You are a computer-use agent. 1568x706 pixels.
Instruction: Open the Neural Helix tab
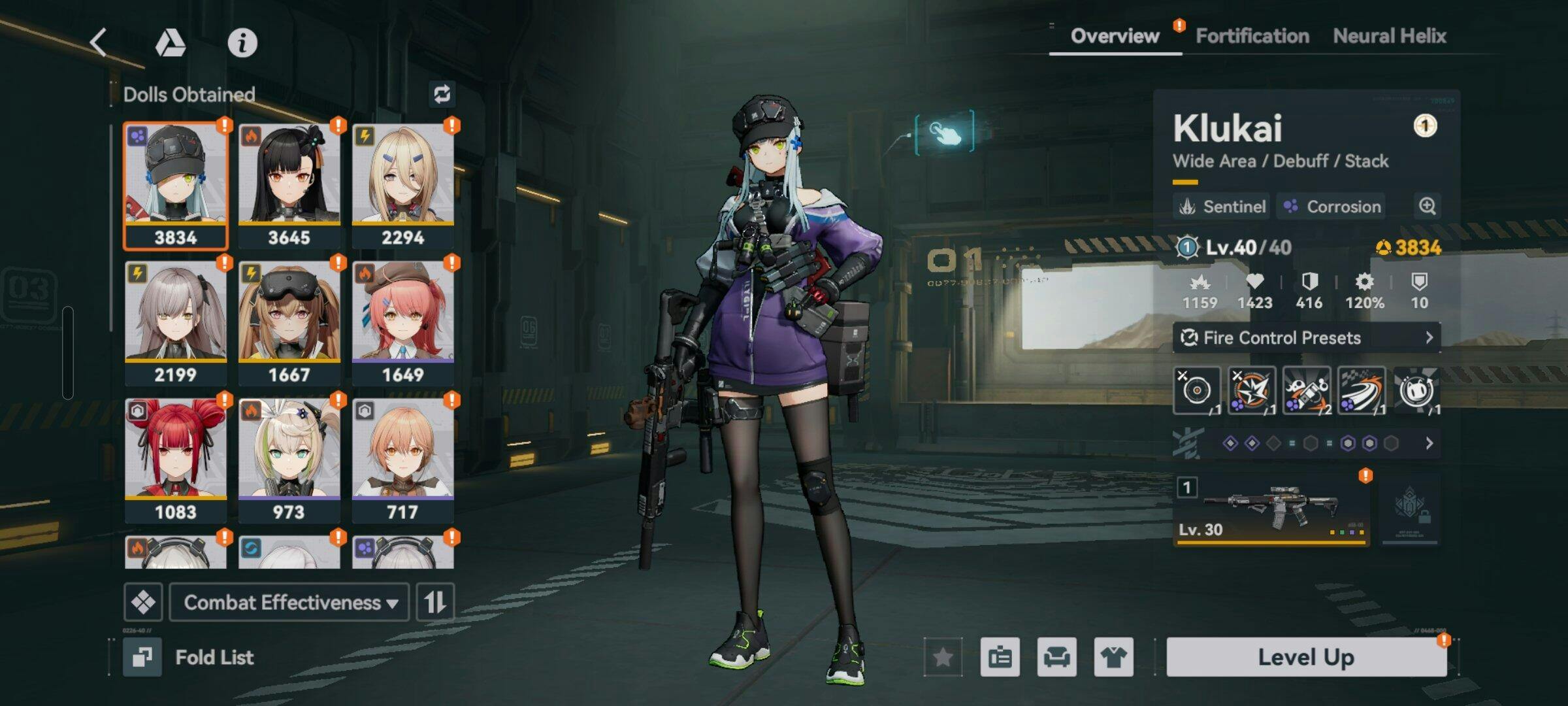coord(1389,36)
